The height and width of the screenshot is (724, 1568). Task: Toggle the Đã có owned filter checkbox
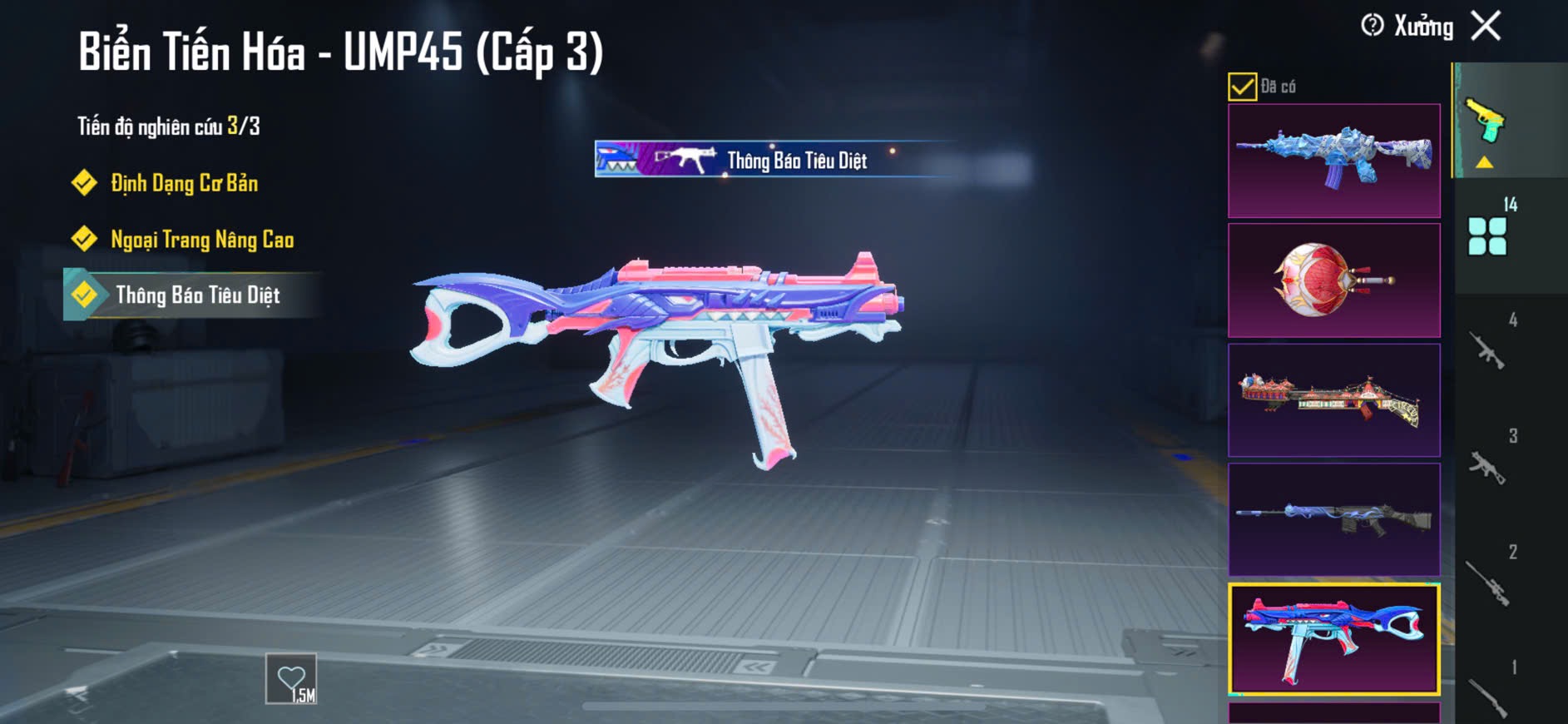(1242, 87)
